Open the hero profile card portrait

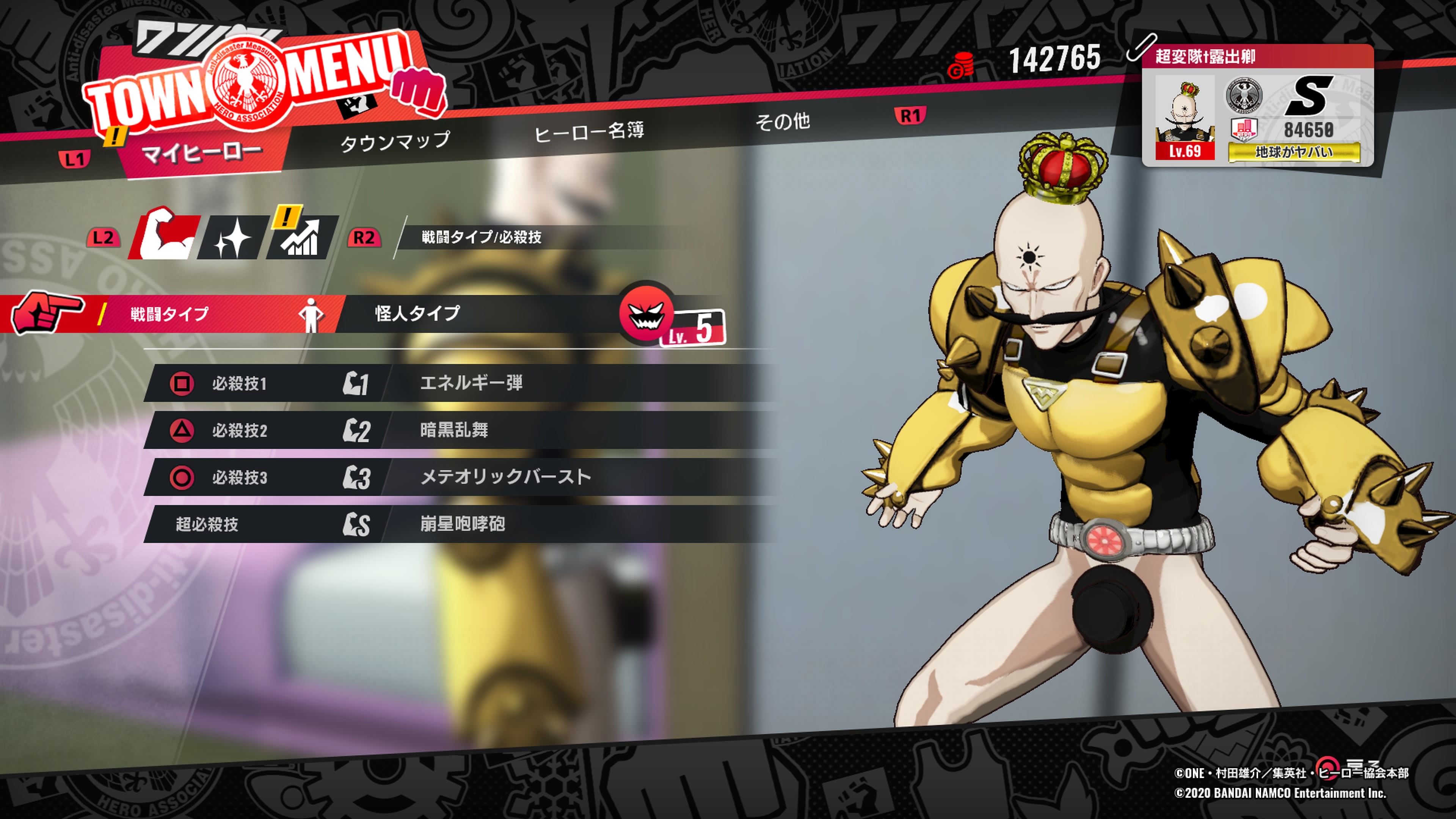(1185, 118)
